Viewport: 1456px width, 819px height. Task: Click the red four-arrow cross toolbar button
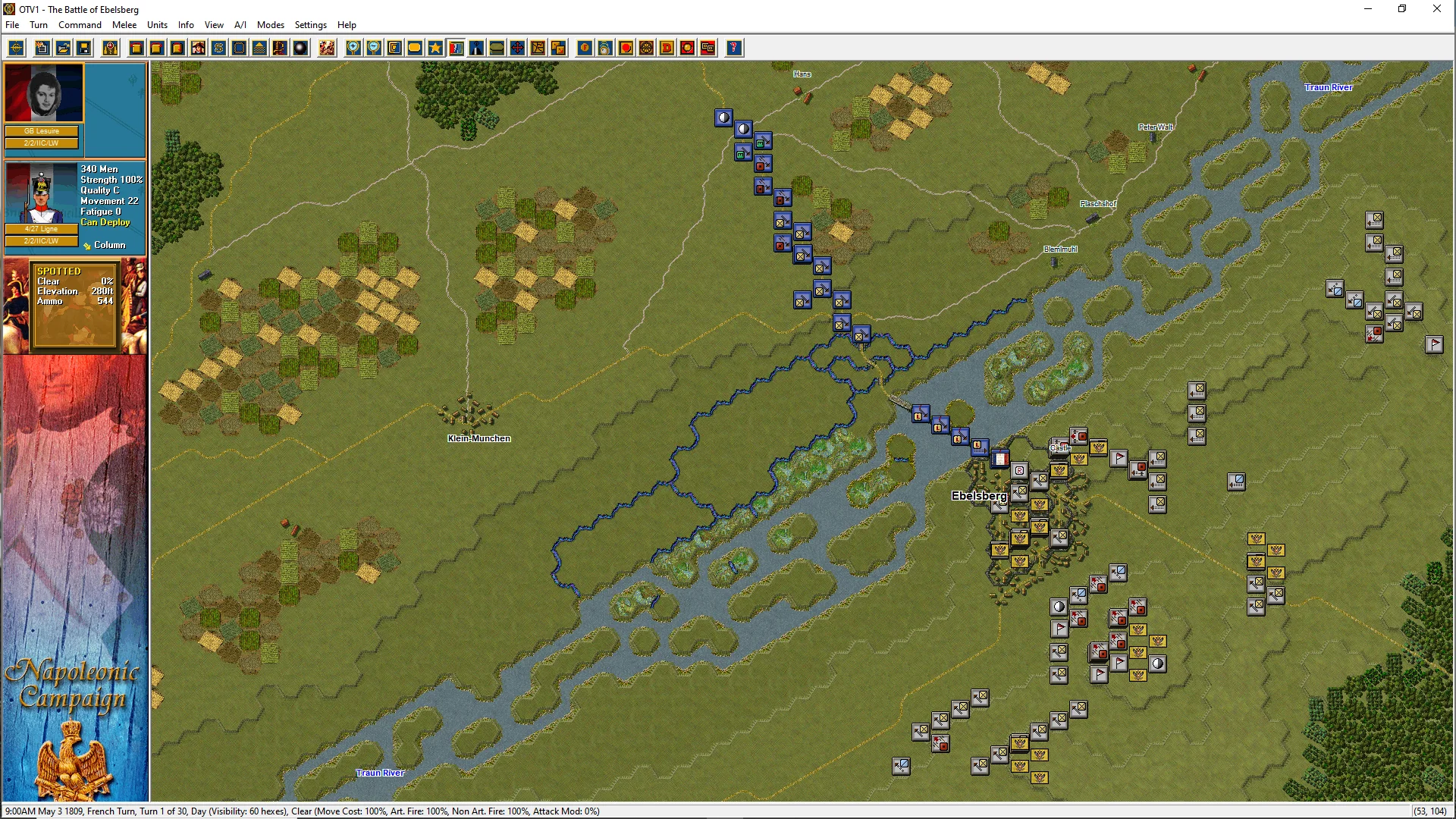tap(517, 49)
